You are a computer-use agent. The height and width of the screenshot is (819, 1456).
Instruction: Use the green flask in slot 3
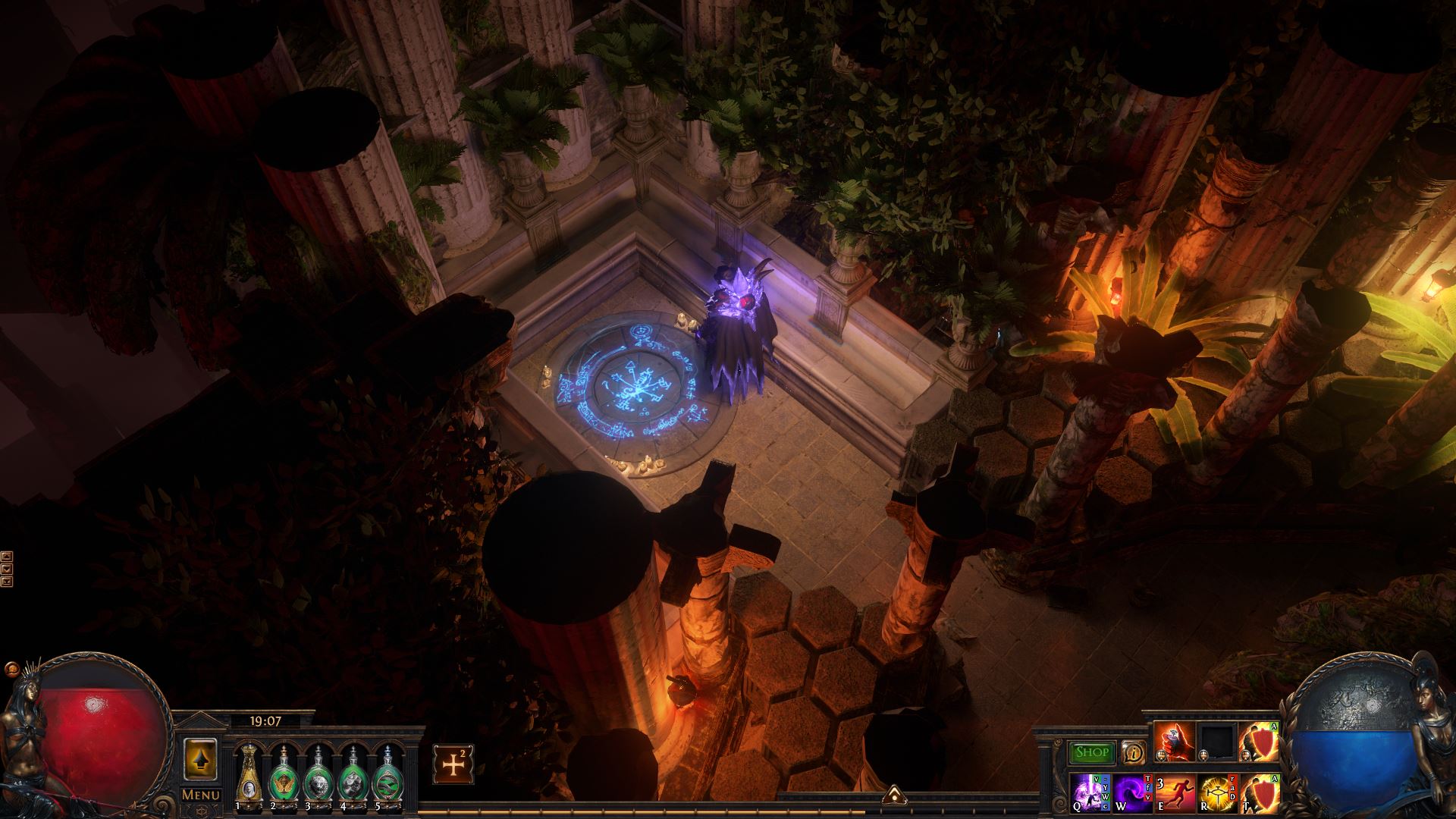tap(316, 773)
